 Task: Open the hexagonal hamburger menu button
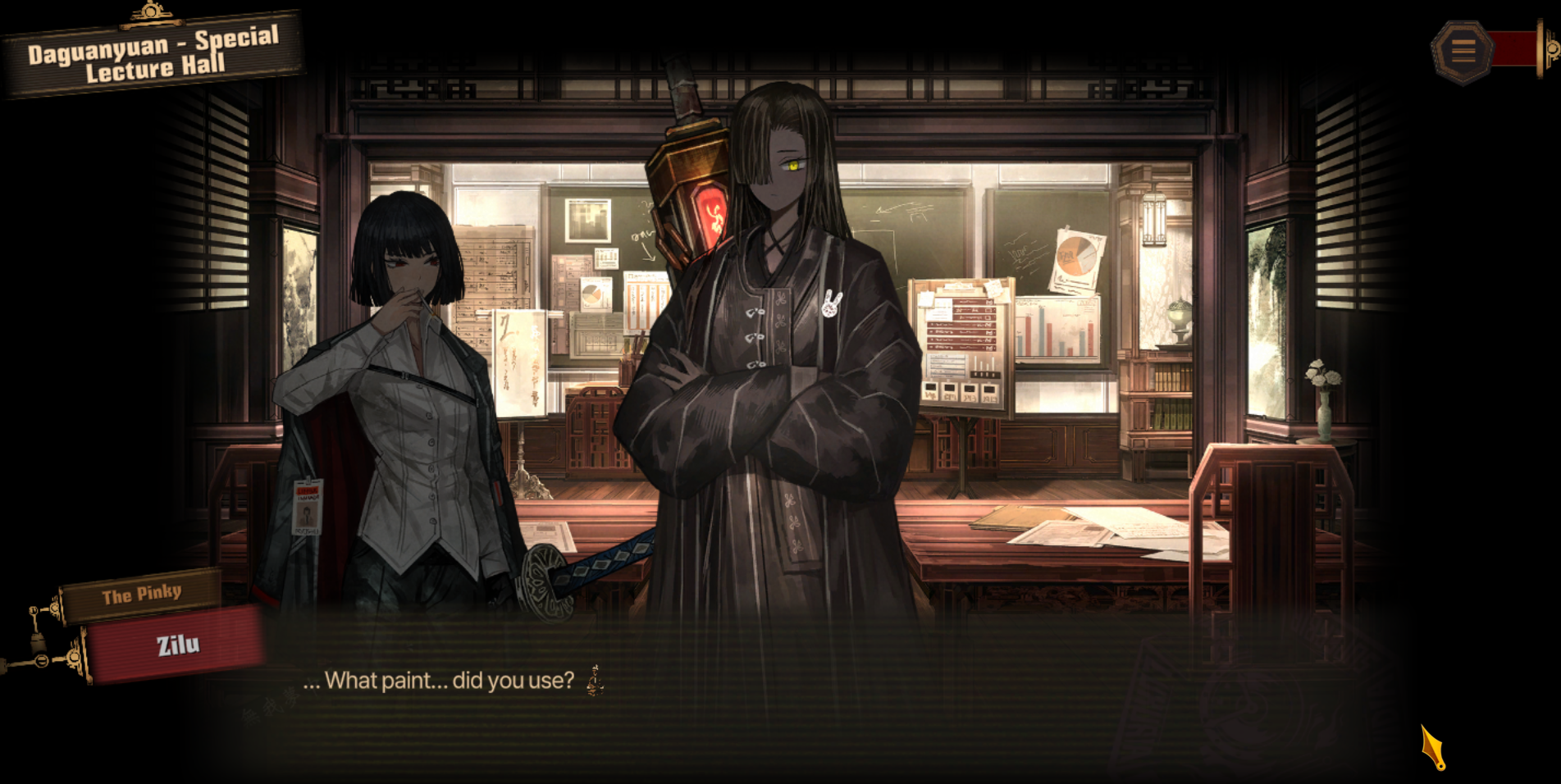1463,51
